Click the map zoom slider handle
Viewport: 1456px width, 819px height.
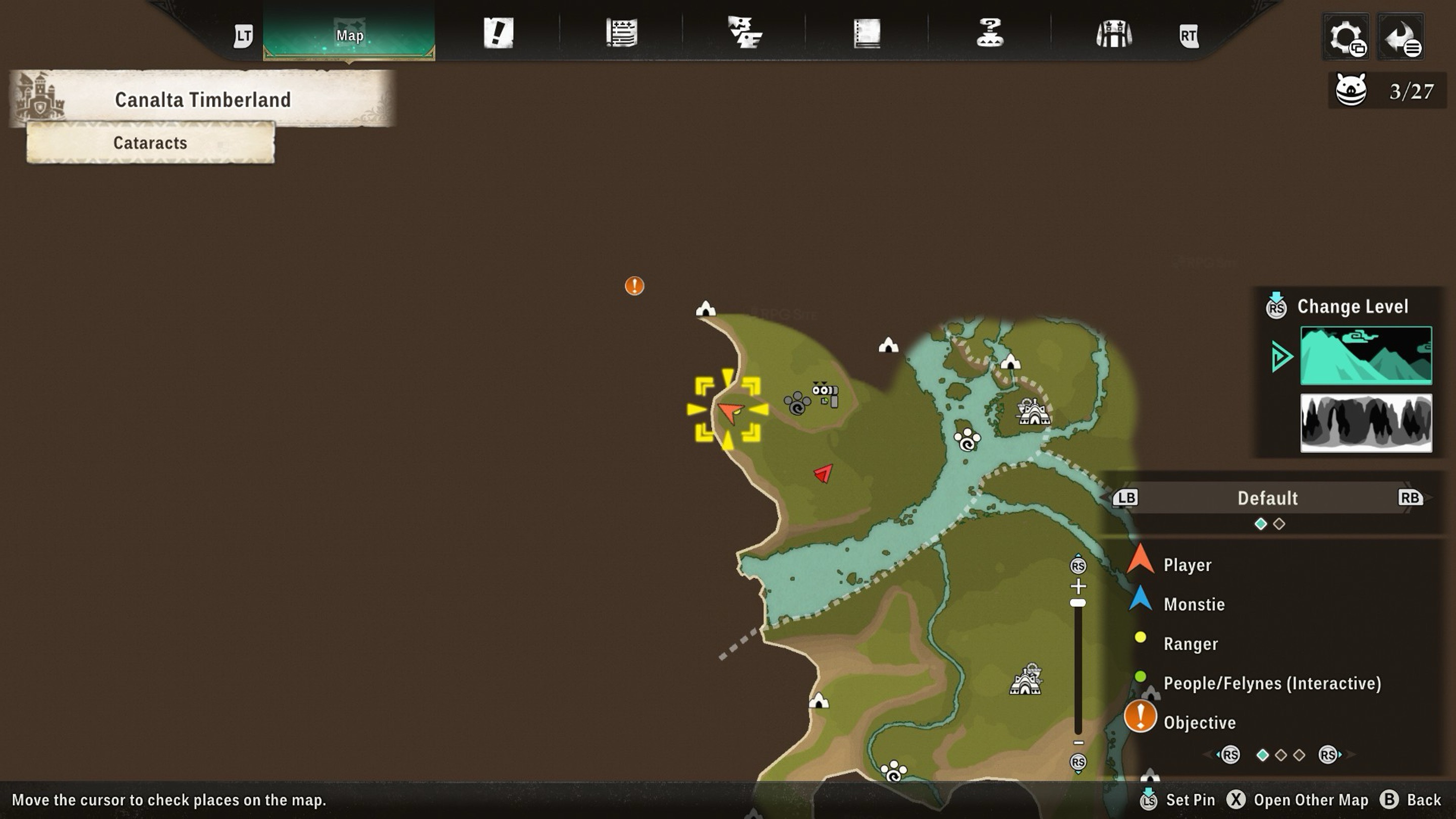1078,603
